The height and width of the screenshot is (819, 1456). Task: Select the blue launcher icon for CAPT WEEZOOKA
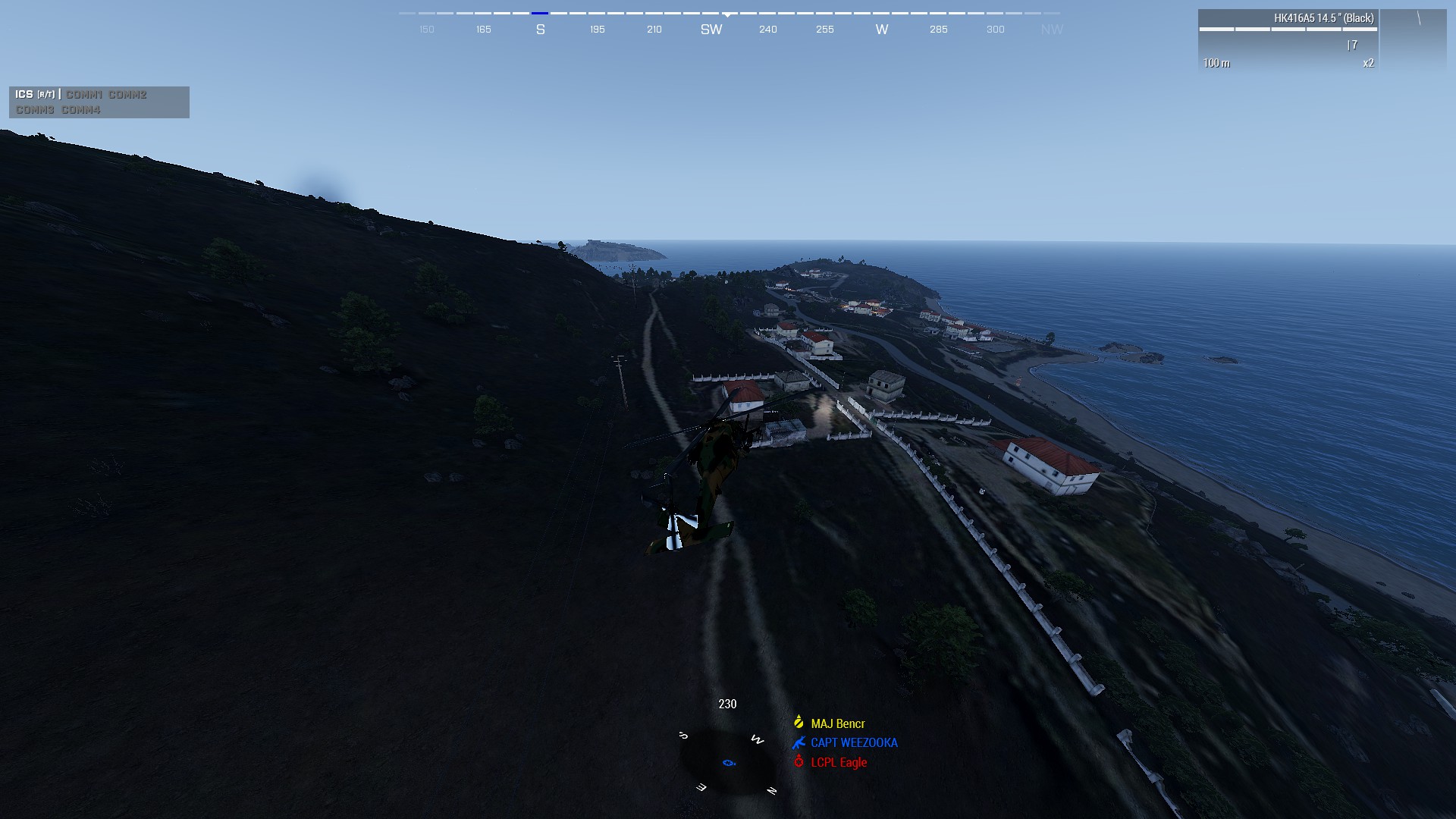[798, 743]
